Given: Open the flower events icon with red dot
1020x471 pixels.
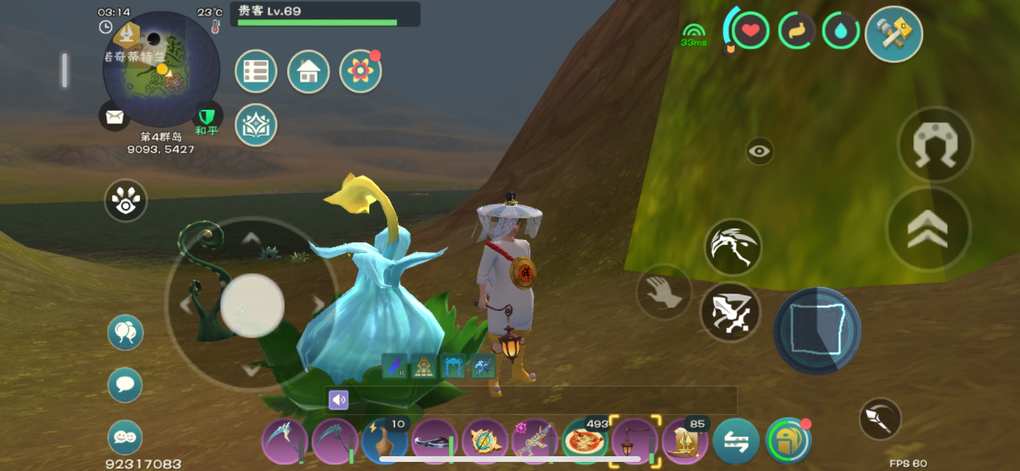Looking at the screenshot, I should (360, 71).
